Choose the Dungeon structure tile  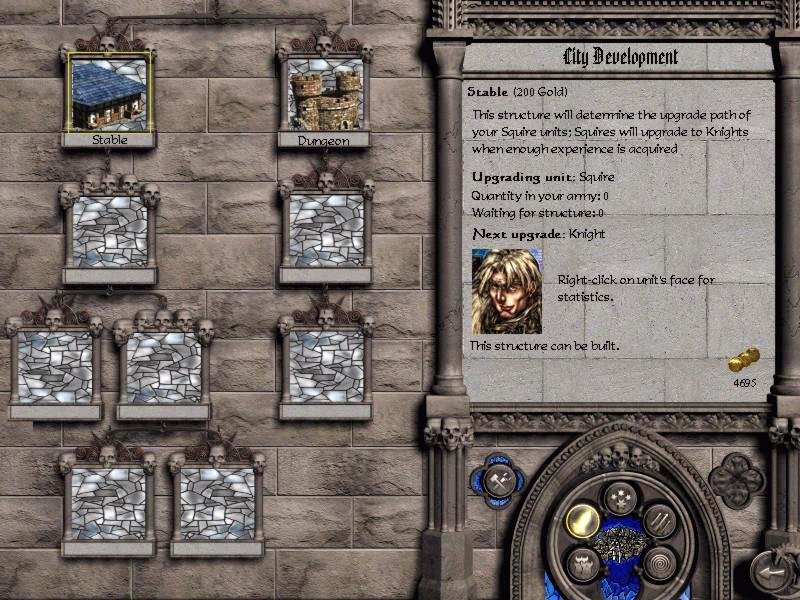coord(324,90)
